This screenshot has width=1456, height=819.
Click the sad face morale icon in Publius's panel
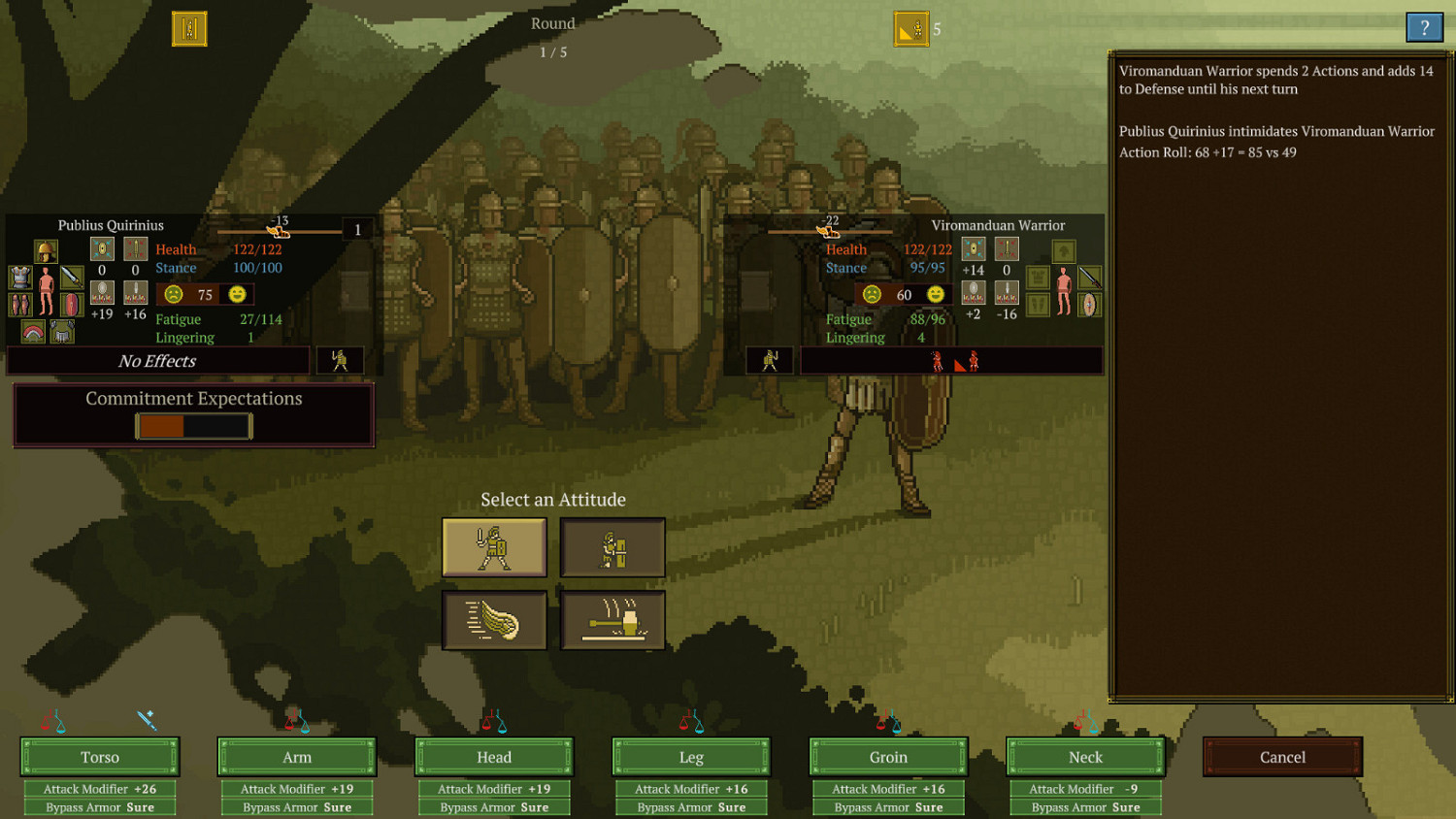pyautogui.click(x=173, y=295)
